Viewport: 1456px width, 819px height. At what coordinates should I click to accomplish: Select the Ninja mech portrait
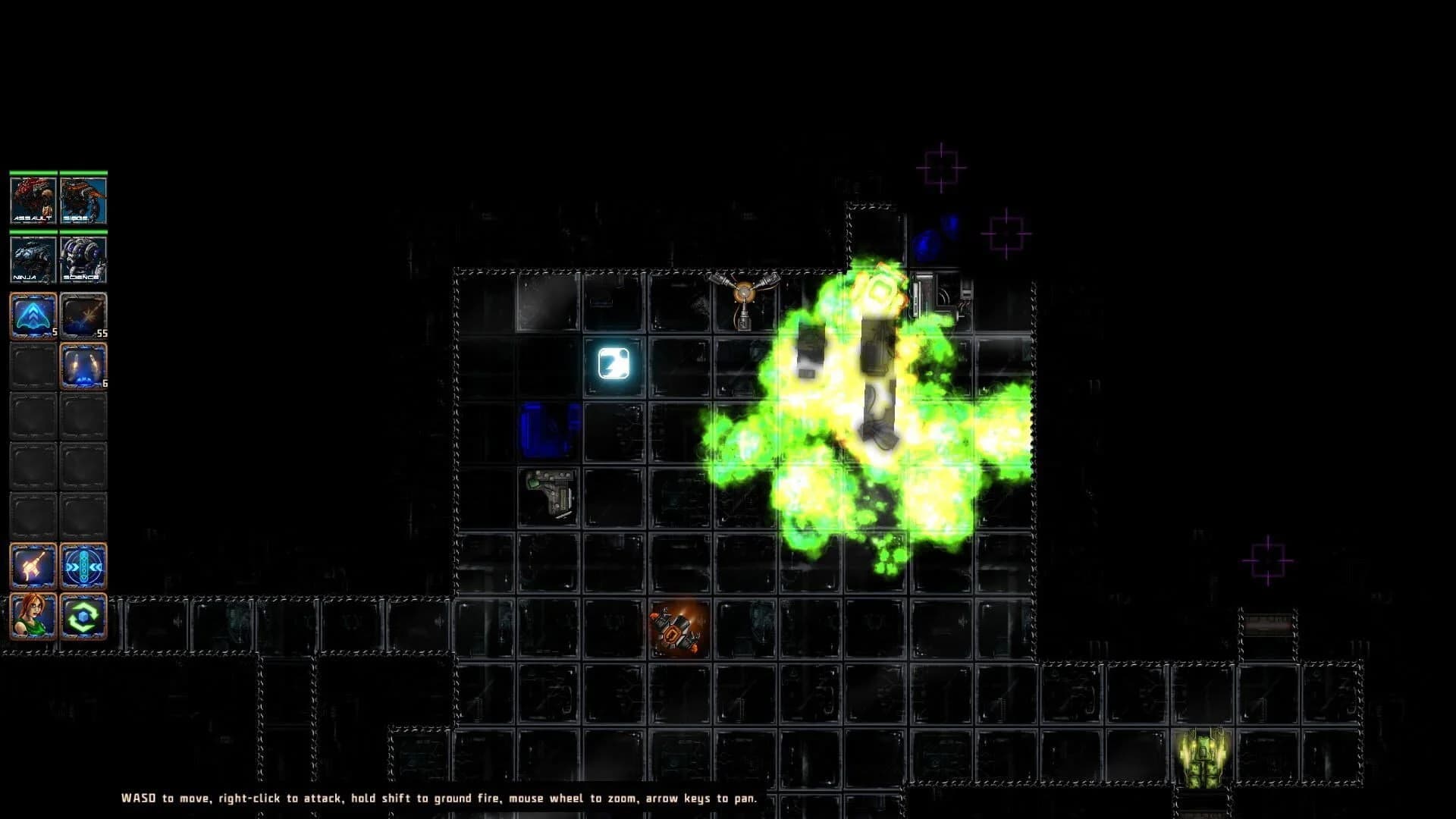32,258
